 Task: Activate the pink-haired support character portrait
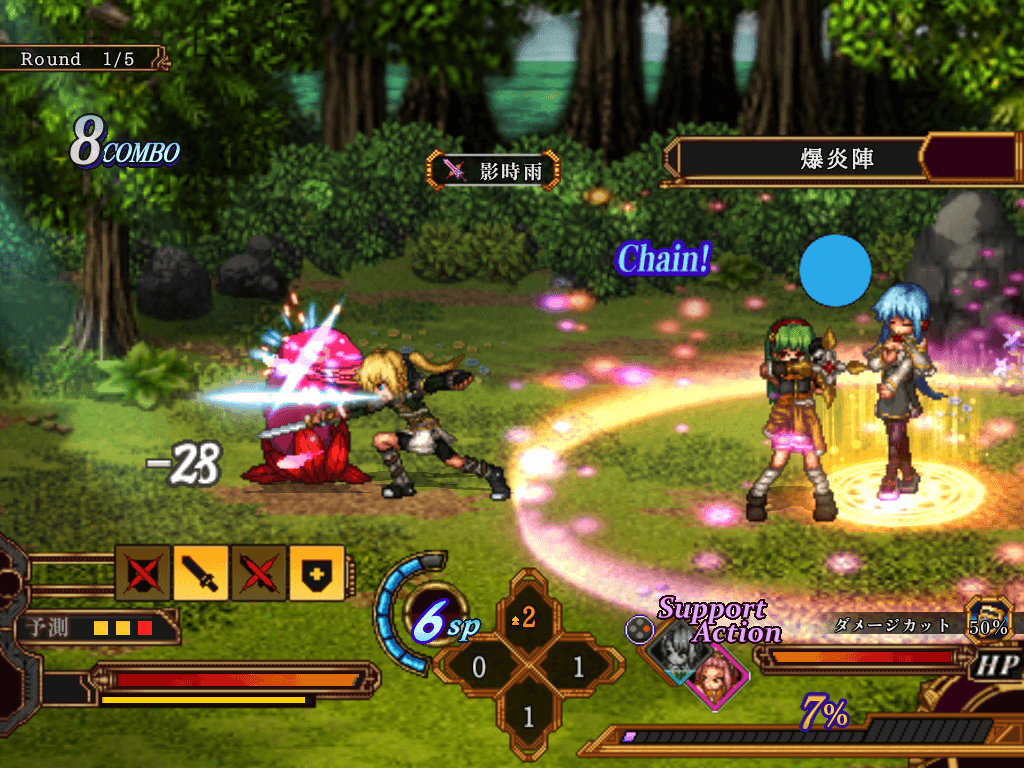click(716, 674)
